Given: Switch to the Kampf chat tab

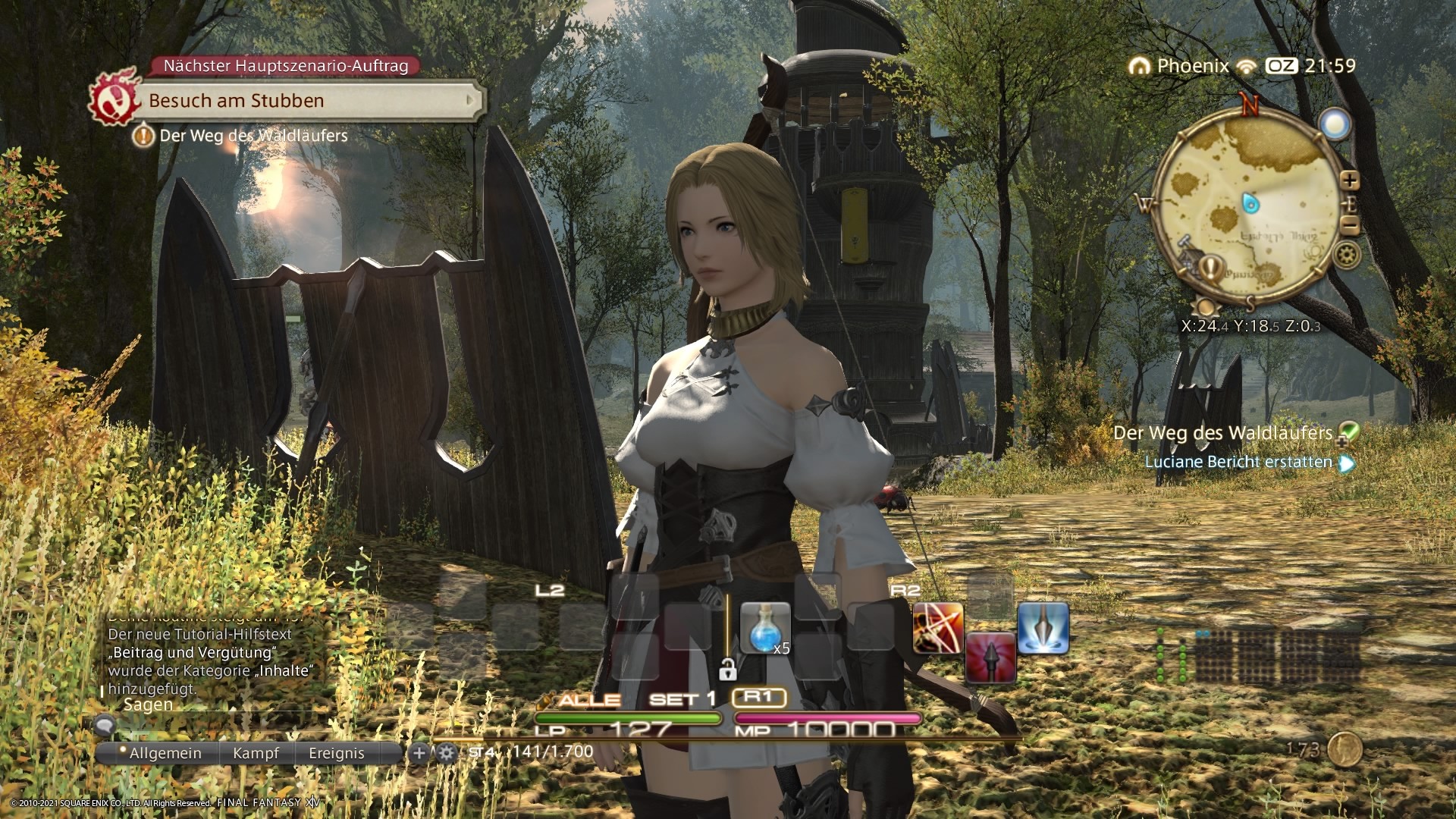Looking at the screenshot, I should tap(256, 753).
